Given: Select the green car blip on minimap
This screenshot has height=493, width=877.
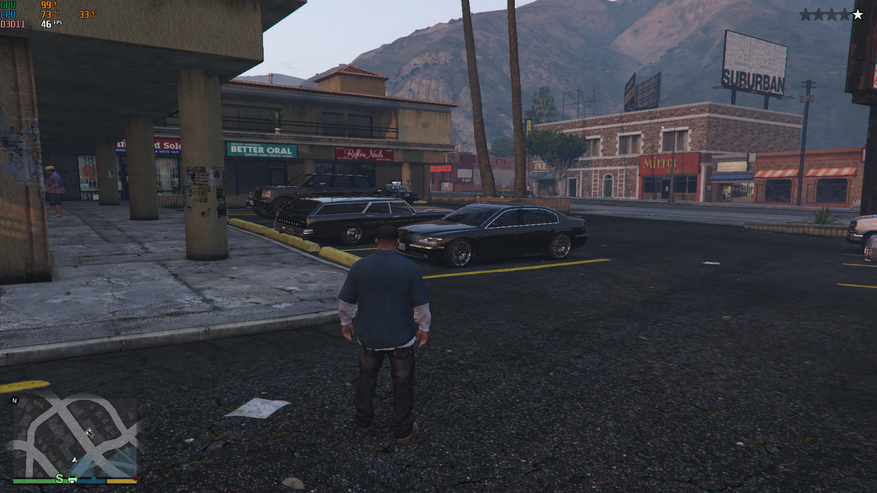Looking at the screenshot, I should pyautogui.click(x=71, y=477).
